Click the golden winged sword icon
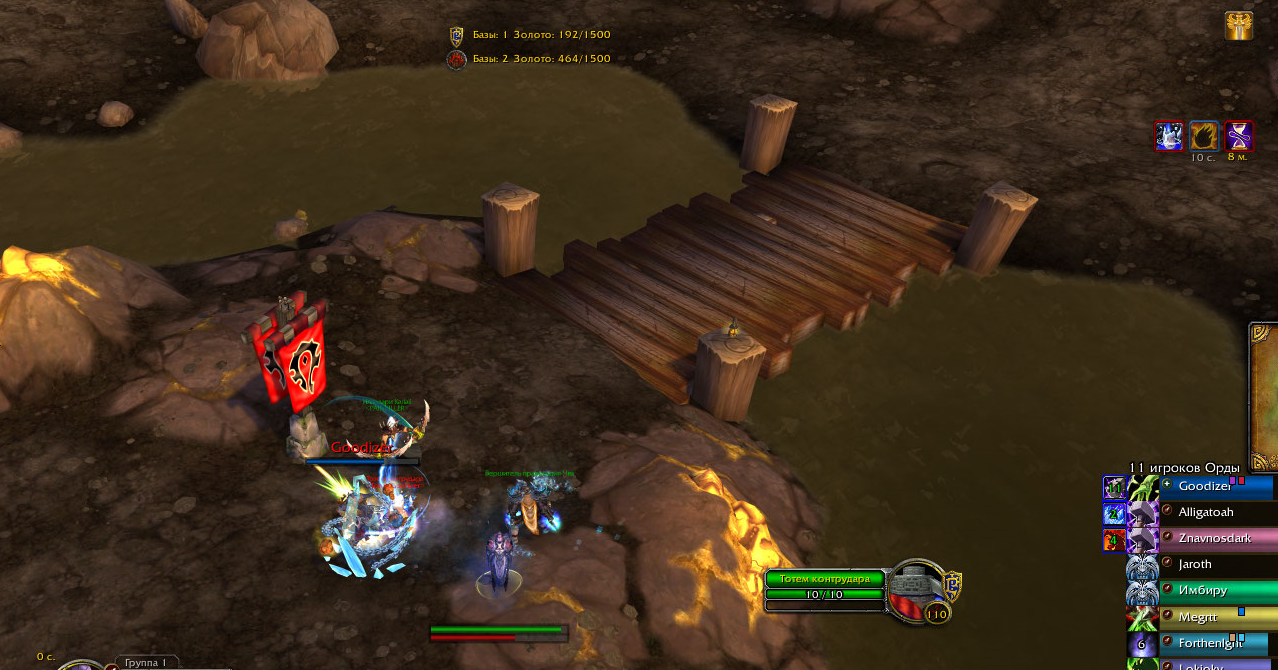 pos(1239,26)
